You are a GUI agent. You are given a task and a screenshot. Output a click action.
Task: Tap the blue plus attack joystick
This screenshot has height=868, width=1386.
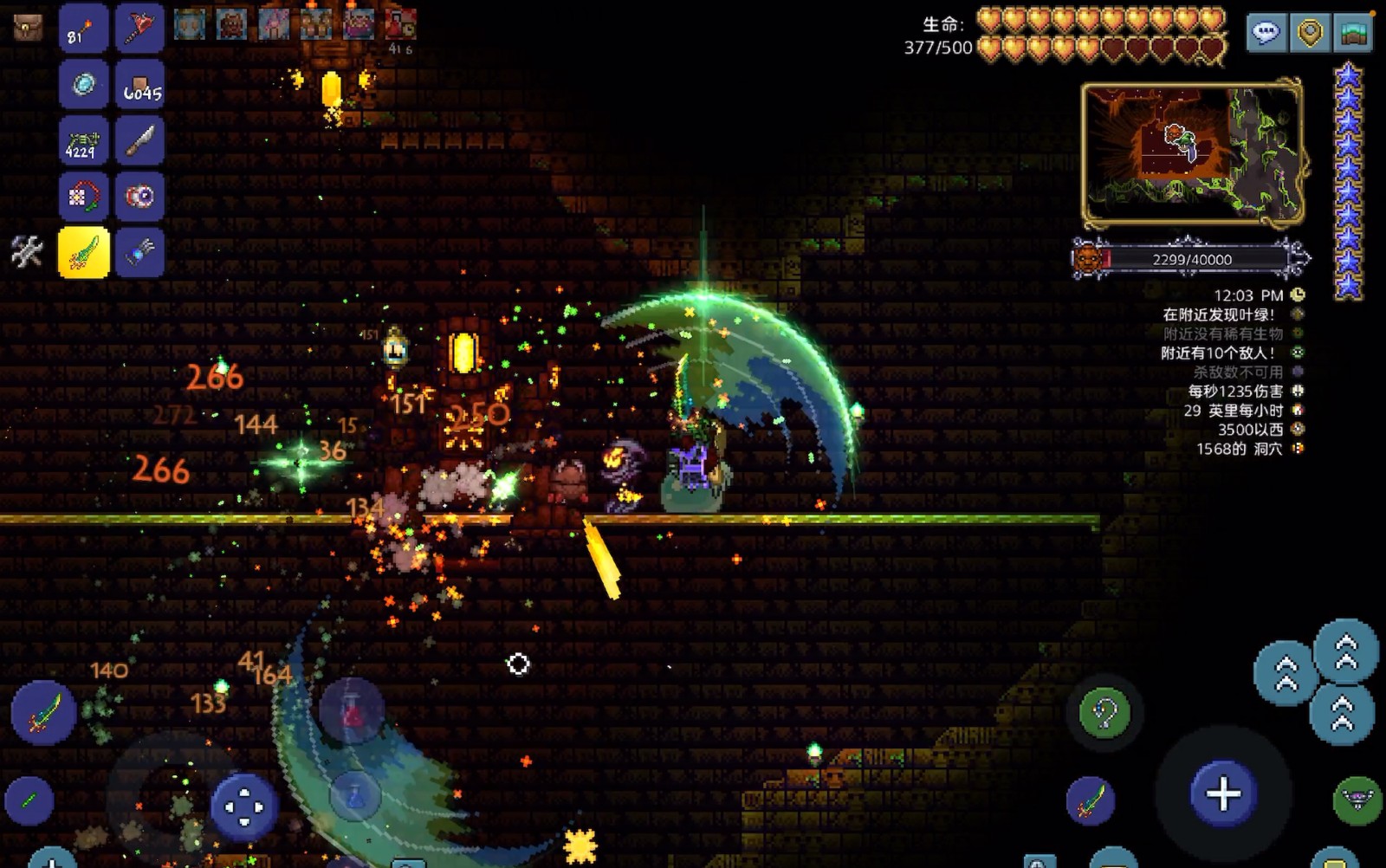[1223, 794]
